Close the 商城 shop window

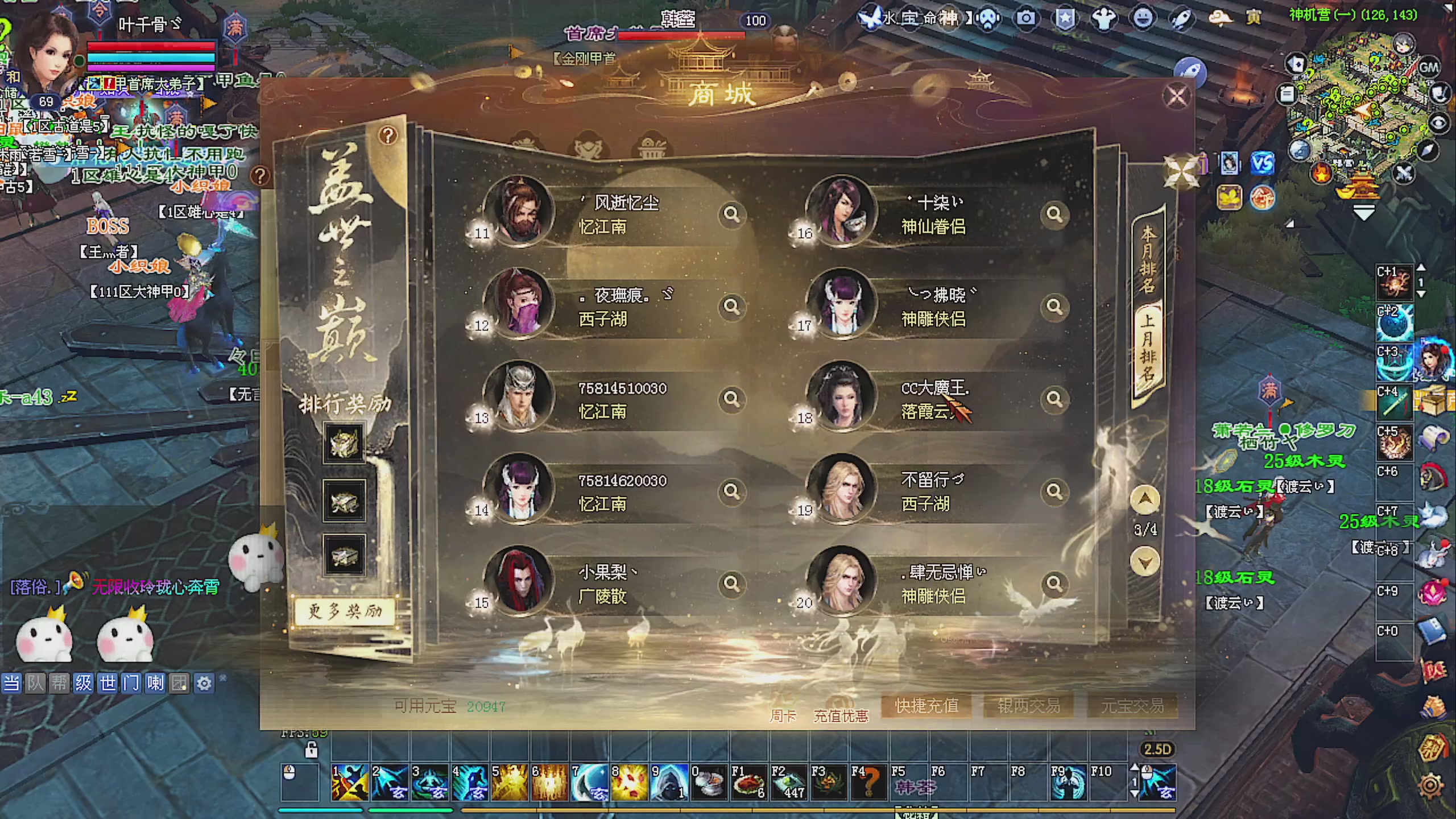pos(1176,97)
